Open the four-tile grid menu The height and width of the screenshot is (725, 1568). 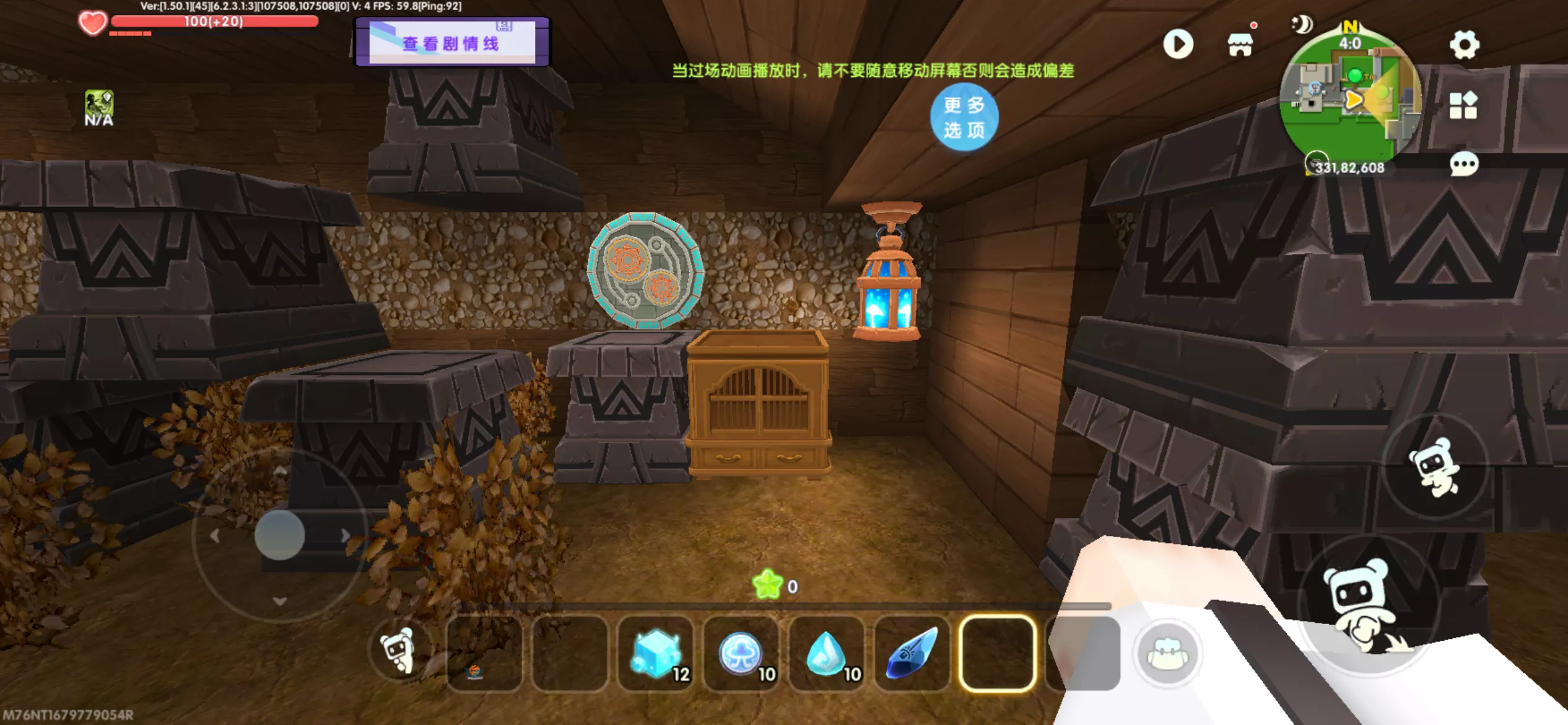[x=1463, y=105]
